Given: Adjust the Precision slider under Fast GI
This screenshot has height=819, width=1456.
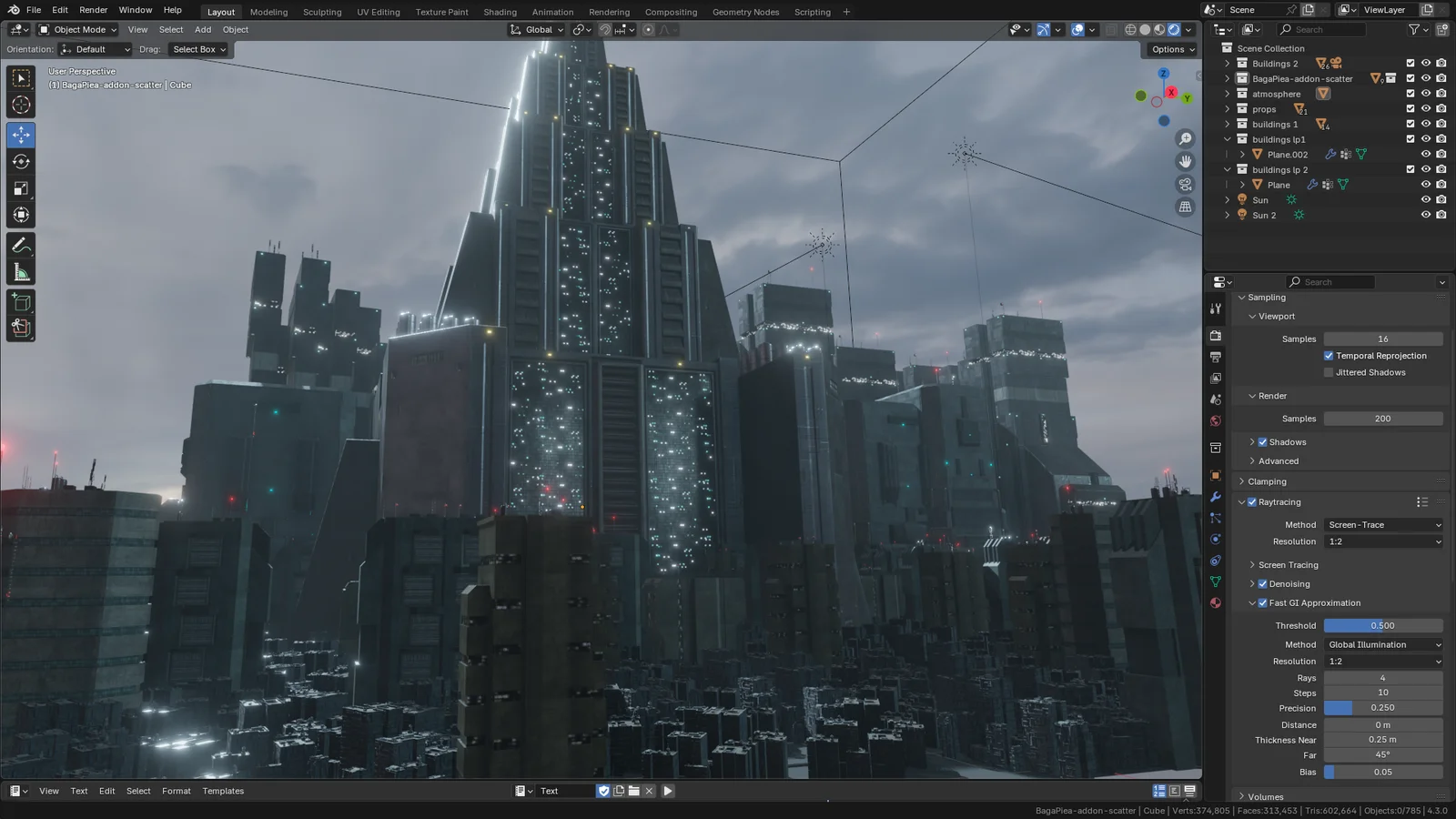Looking at the screenshot, I should tap(1383, 708).
